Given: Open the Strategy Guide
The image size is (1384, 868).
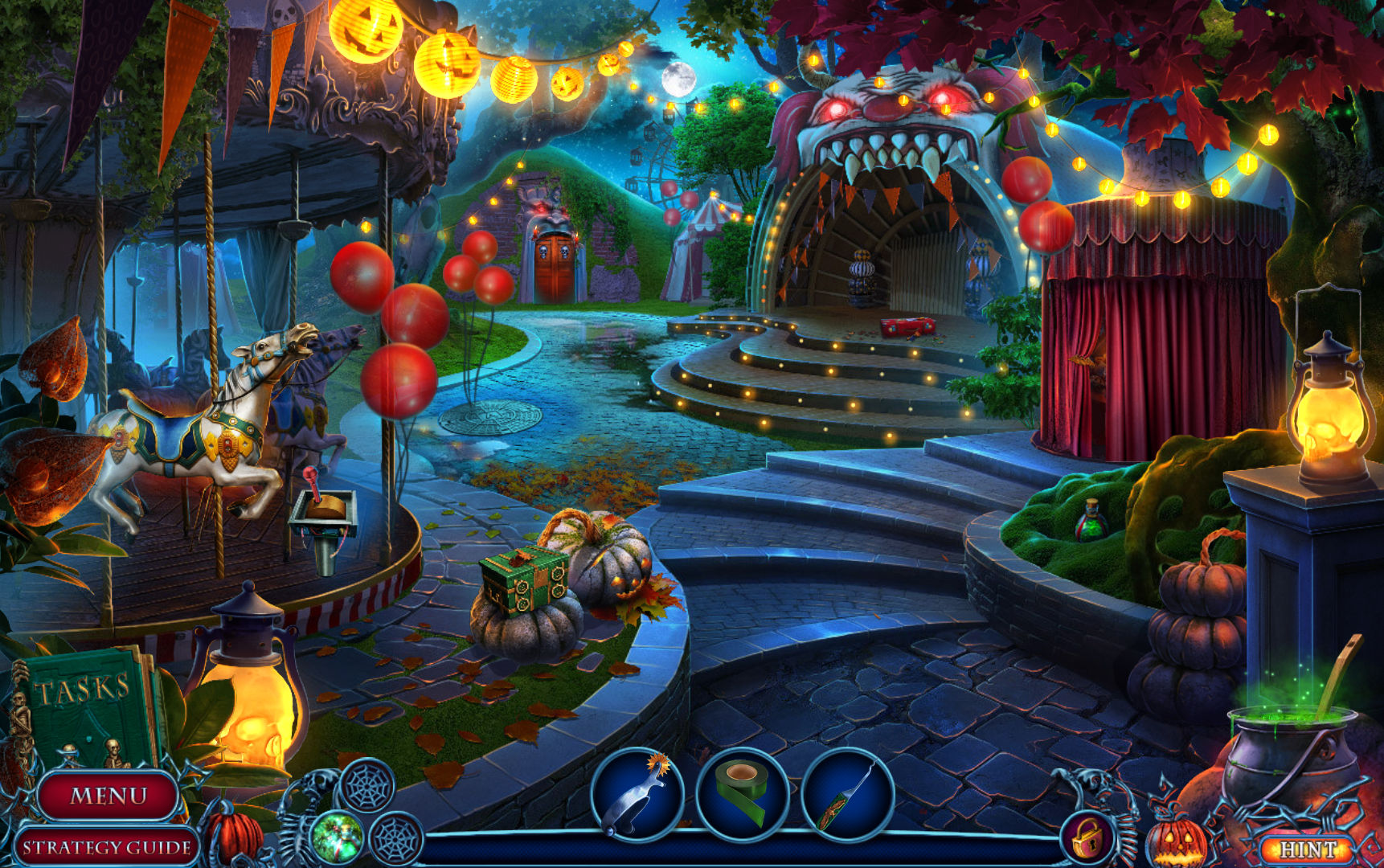Looking at the screenshot, I should [107, 847].
